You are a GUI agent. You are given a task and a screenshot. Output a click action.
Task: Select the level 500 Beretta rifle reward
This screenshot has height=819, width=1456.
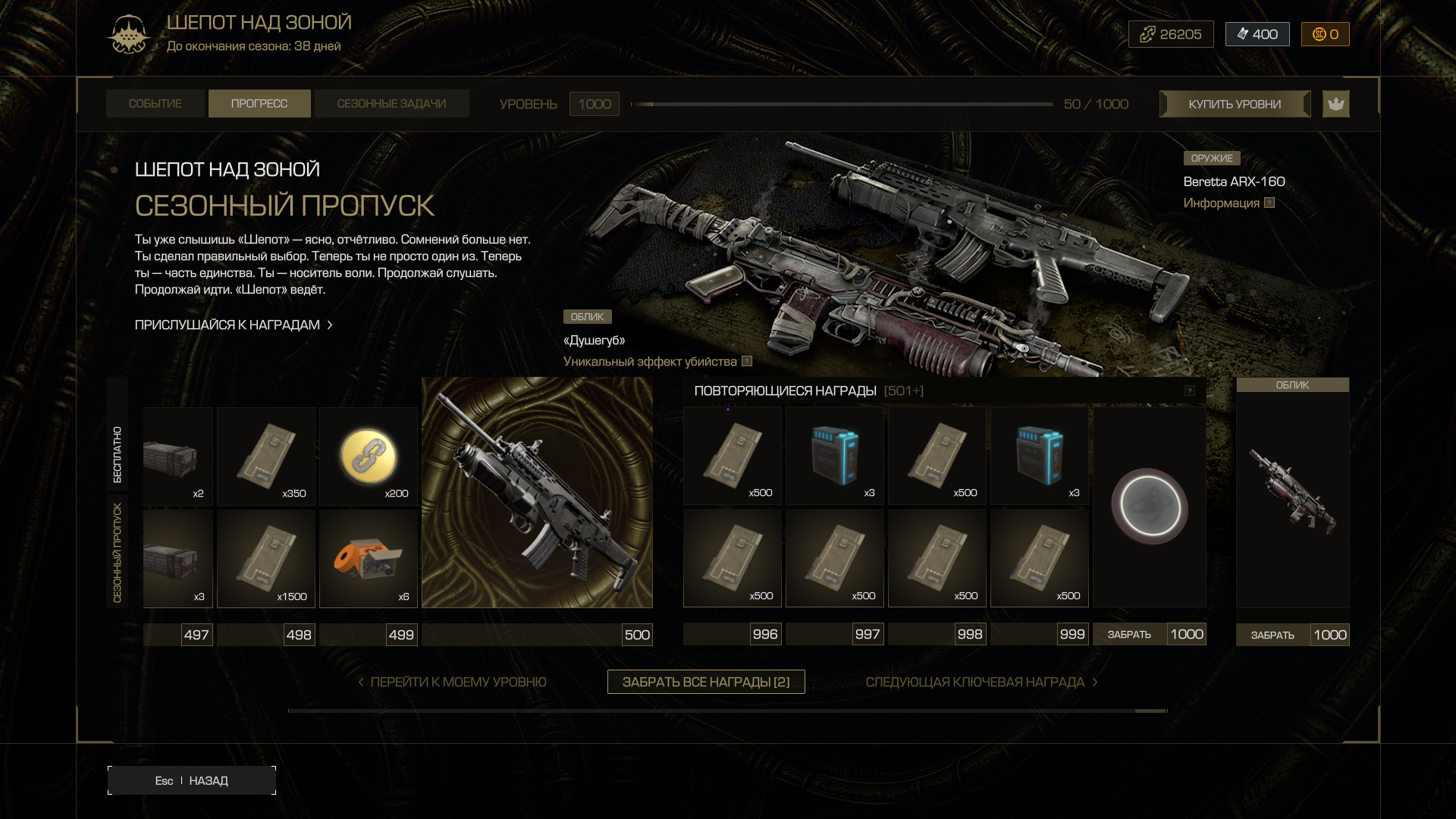tap(537, 493)
